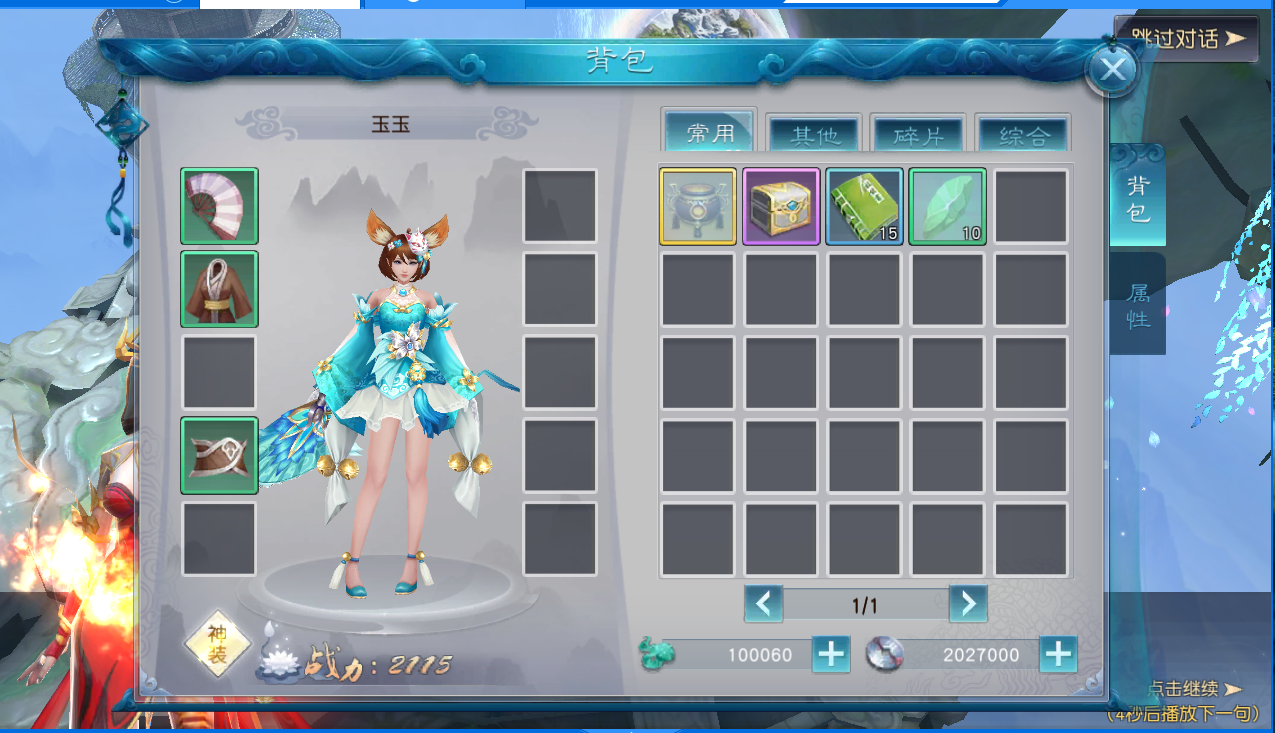
Task: Close the backpack window
Action: click(1111, 69)
